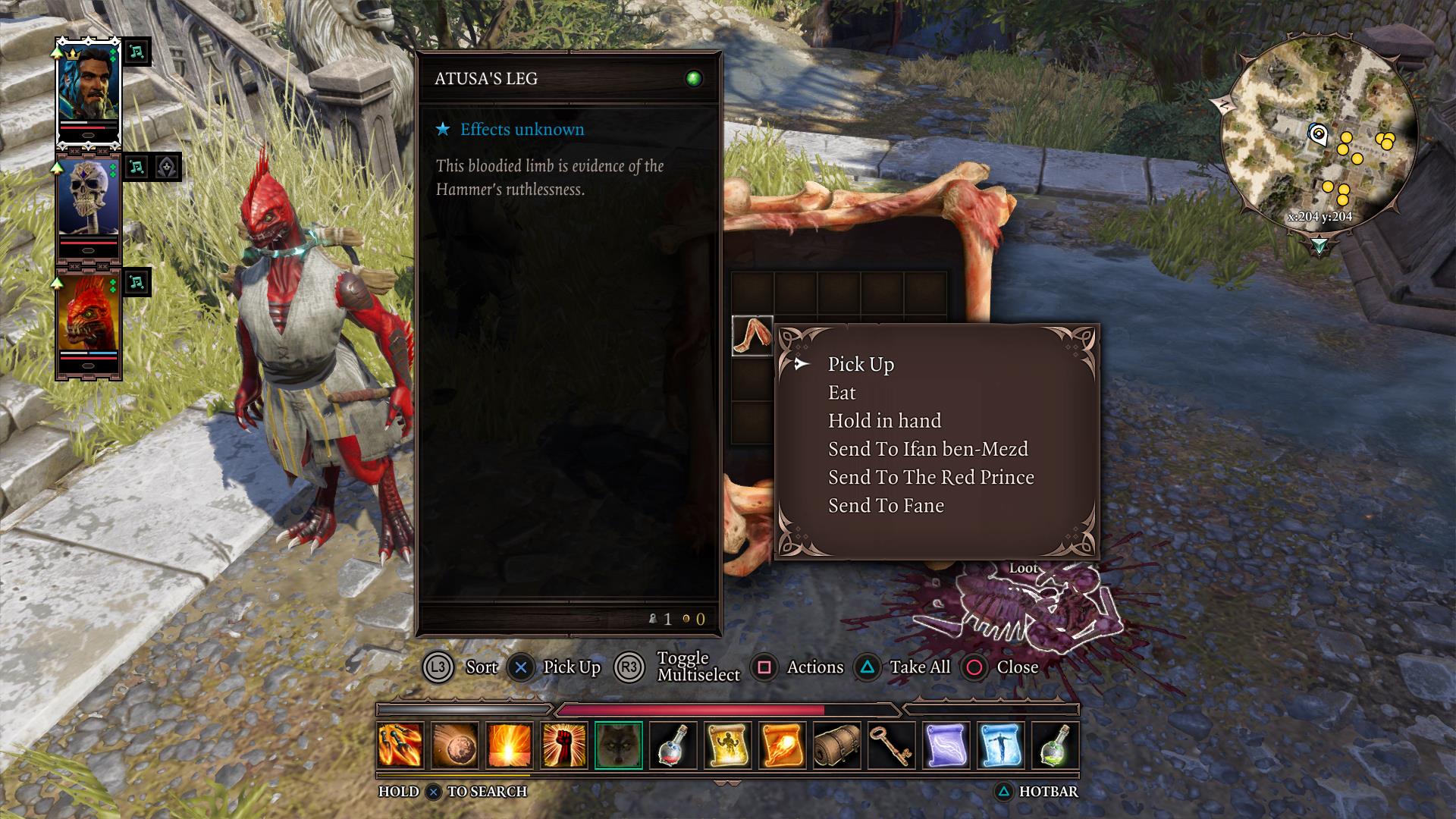Image resolution: width=1456 pixels, height=819 pixels.
Task: Activate the red raised fist skill
Action: click(x=564, y=745)
